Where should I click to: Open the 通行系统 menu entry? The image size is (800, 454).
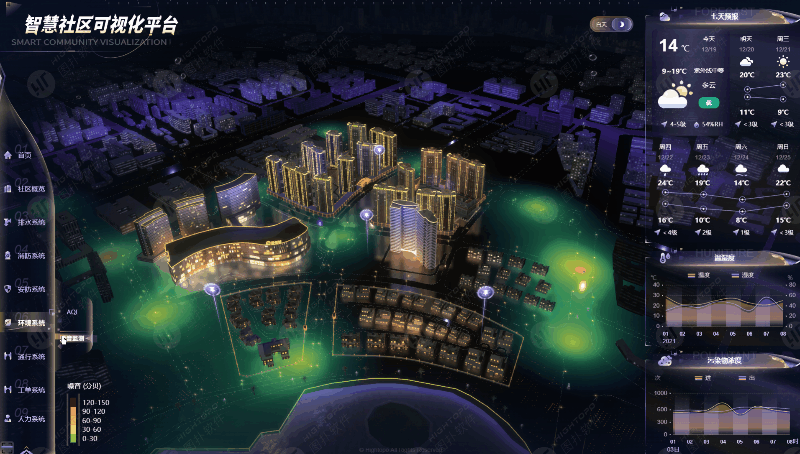pos(29,357)
